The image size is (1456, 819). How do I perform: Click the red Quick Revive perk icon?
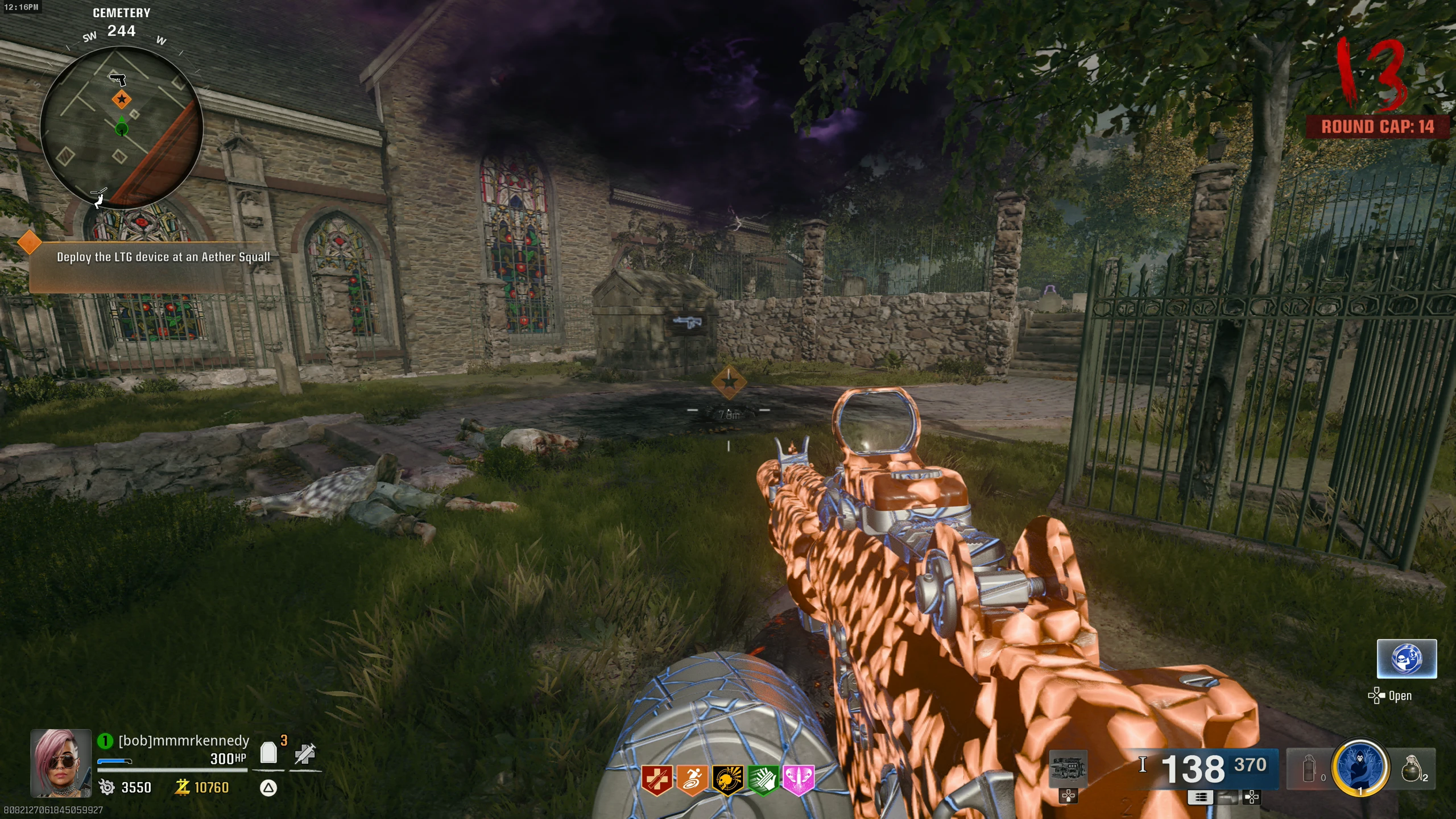pos(657,779)
